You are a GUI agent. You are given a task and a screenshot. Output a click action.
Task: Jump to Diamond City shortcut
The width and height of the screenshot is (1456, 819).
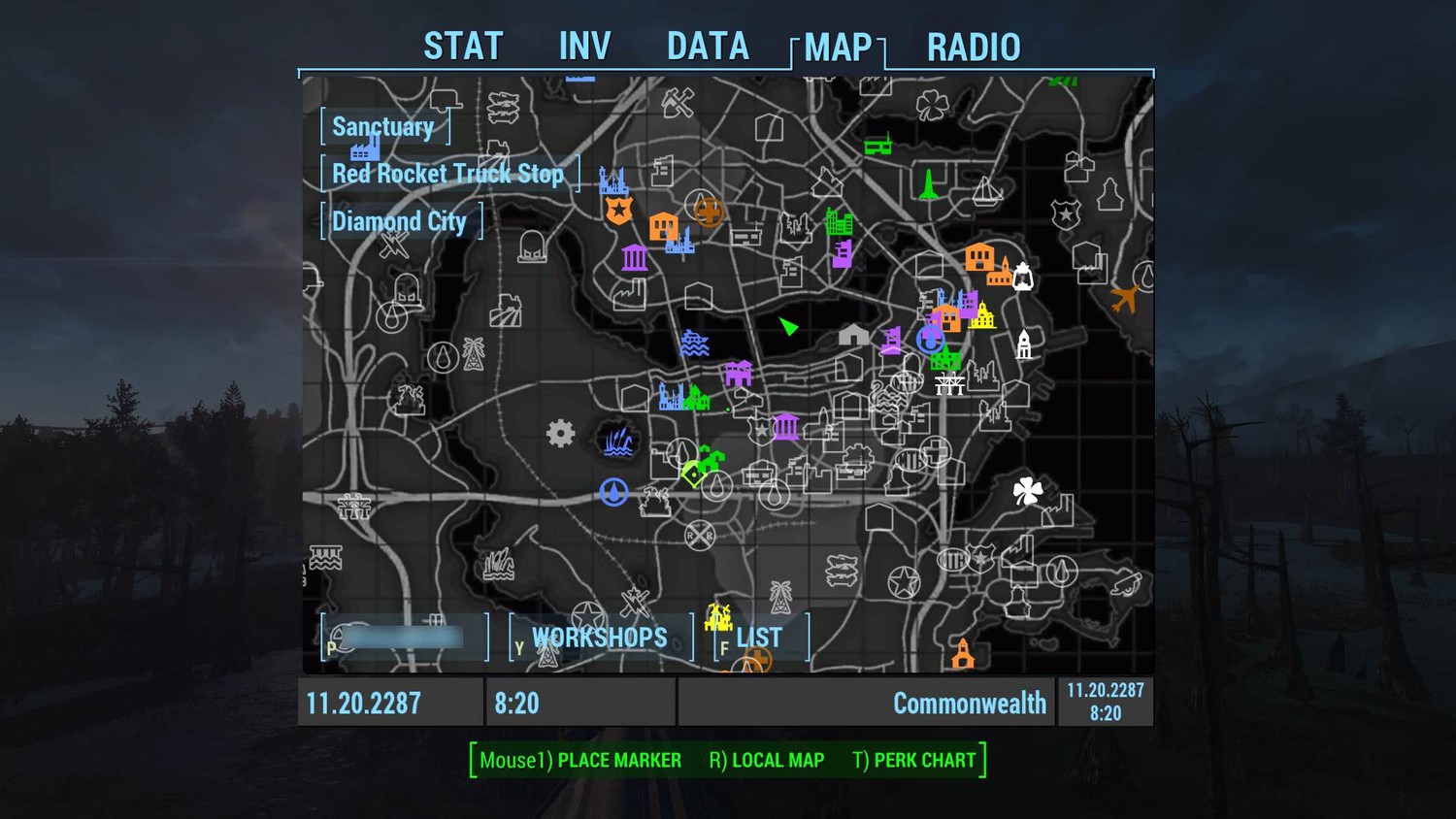[x=400, y=221]
